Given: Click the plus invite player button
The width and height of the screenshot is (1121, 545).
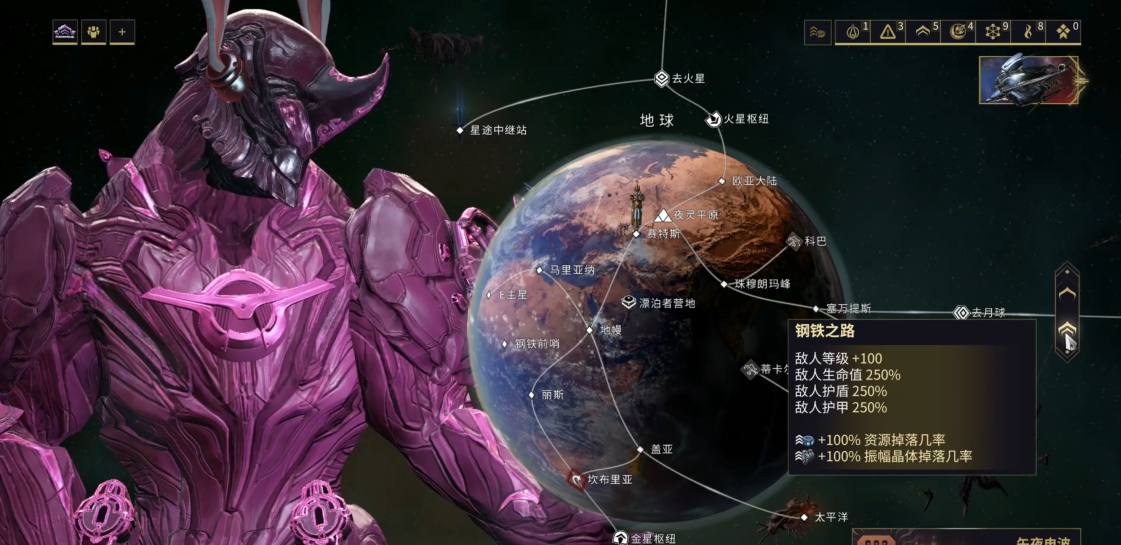Looking at the screenshot, I should pyautogui.click(x=122, y=32).
